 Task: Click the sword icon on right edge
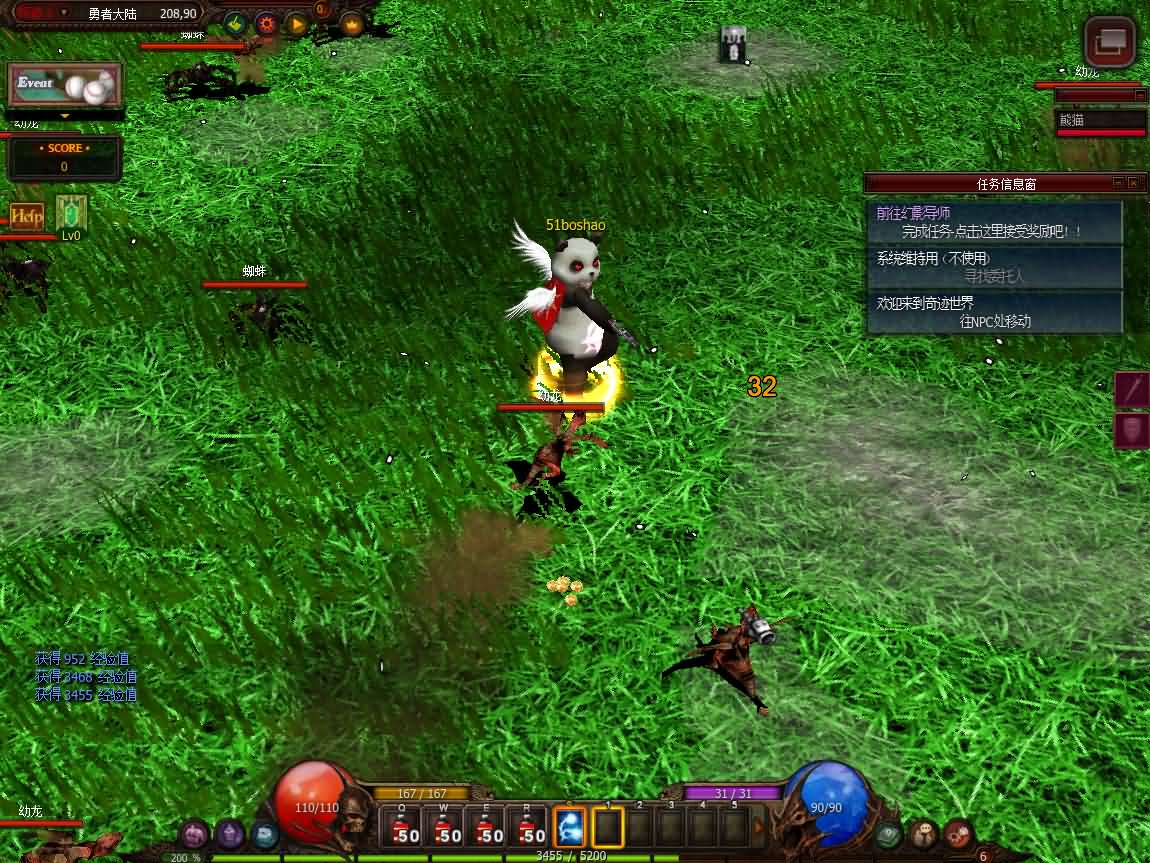(1133, 390)
